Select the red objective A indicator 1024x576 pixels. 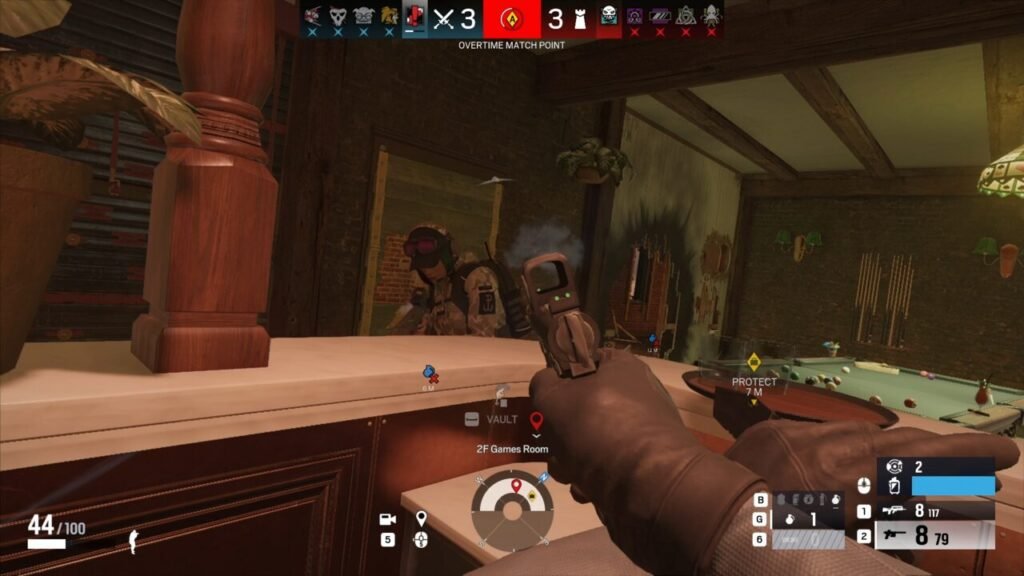511,18
